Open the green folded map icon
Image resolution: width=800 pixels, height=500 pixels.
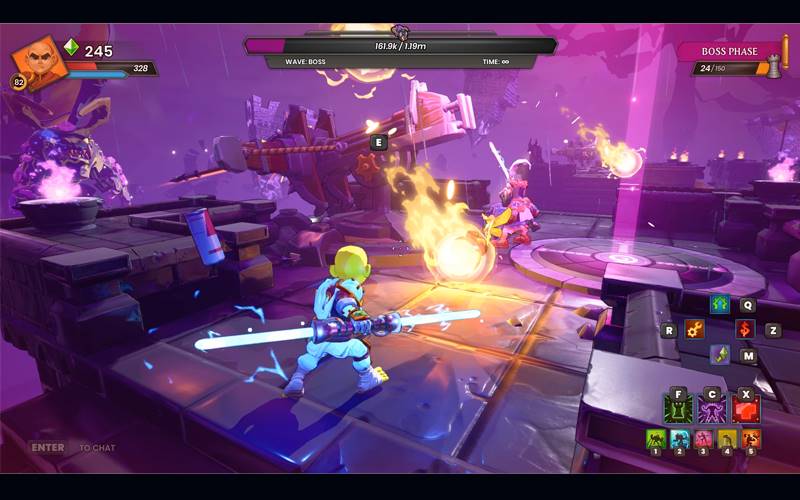720,354
